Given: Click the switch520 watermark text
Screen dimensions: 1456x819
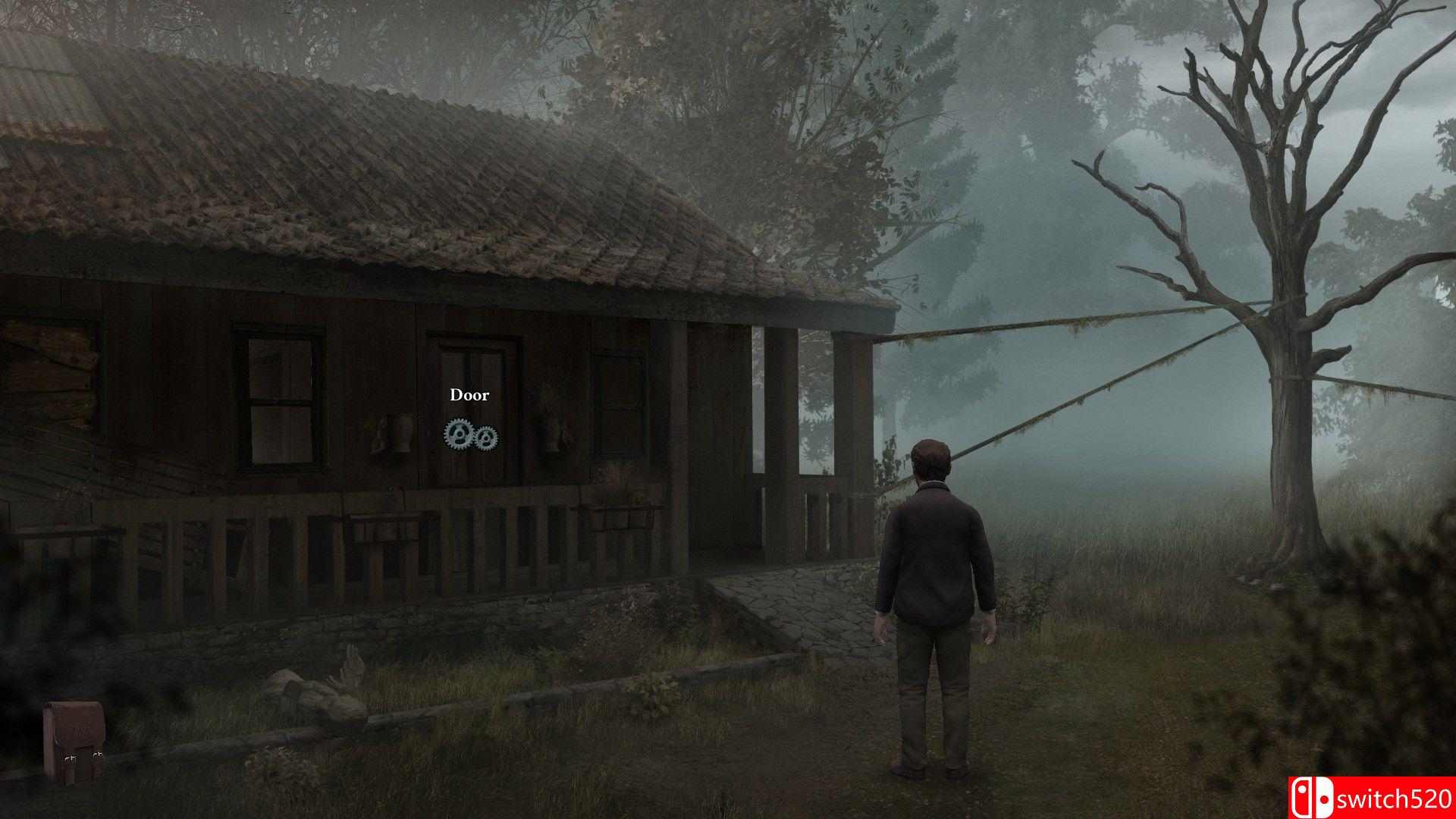Looking at the screenshot, I should tap(1395, 800).
